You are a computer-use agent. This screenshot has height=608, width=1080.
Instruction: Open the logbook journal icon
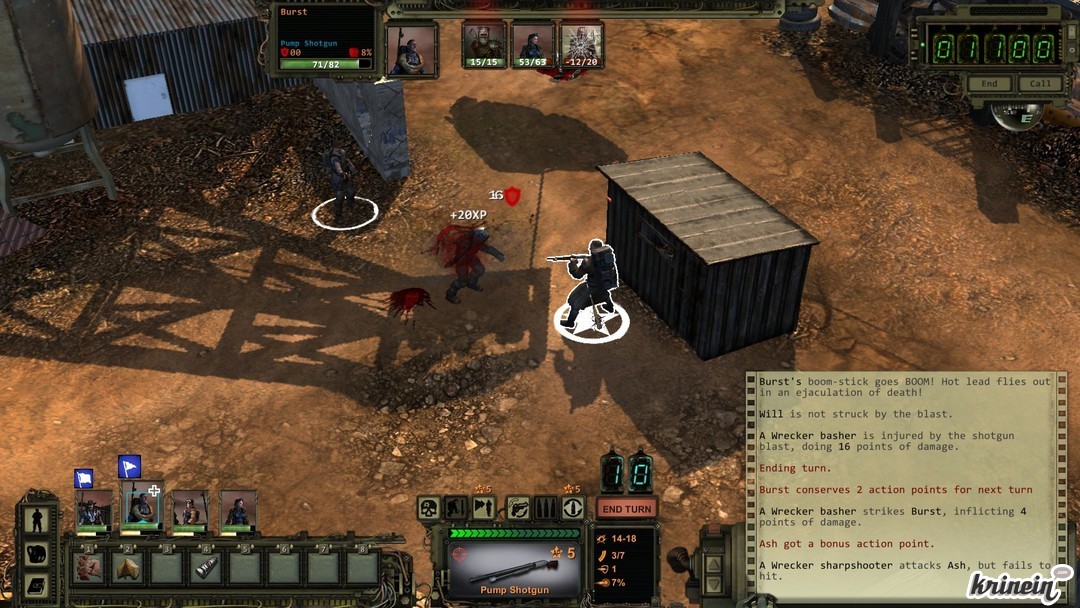click(37, 585)
